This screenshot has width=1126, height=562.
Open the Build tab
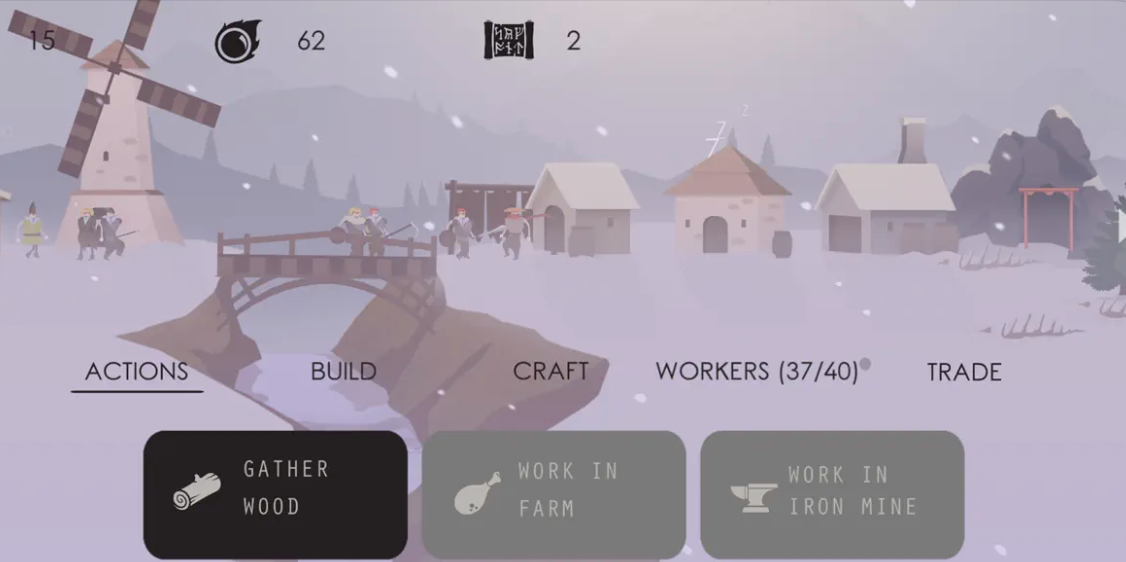click(344, 372)
